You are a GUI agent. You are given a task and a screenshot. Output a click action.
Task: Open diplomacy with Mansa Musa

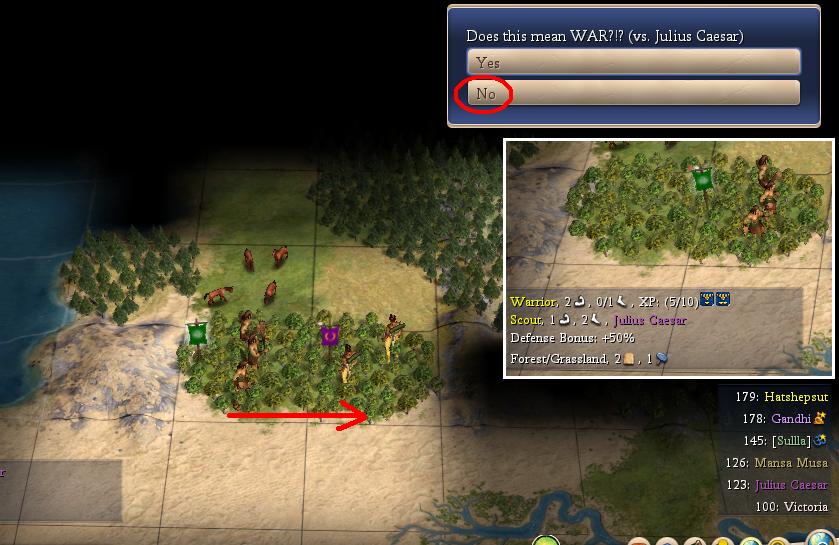789,463
